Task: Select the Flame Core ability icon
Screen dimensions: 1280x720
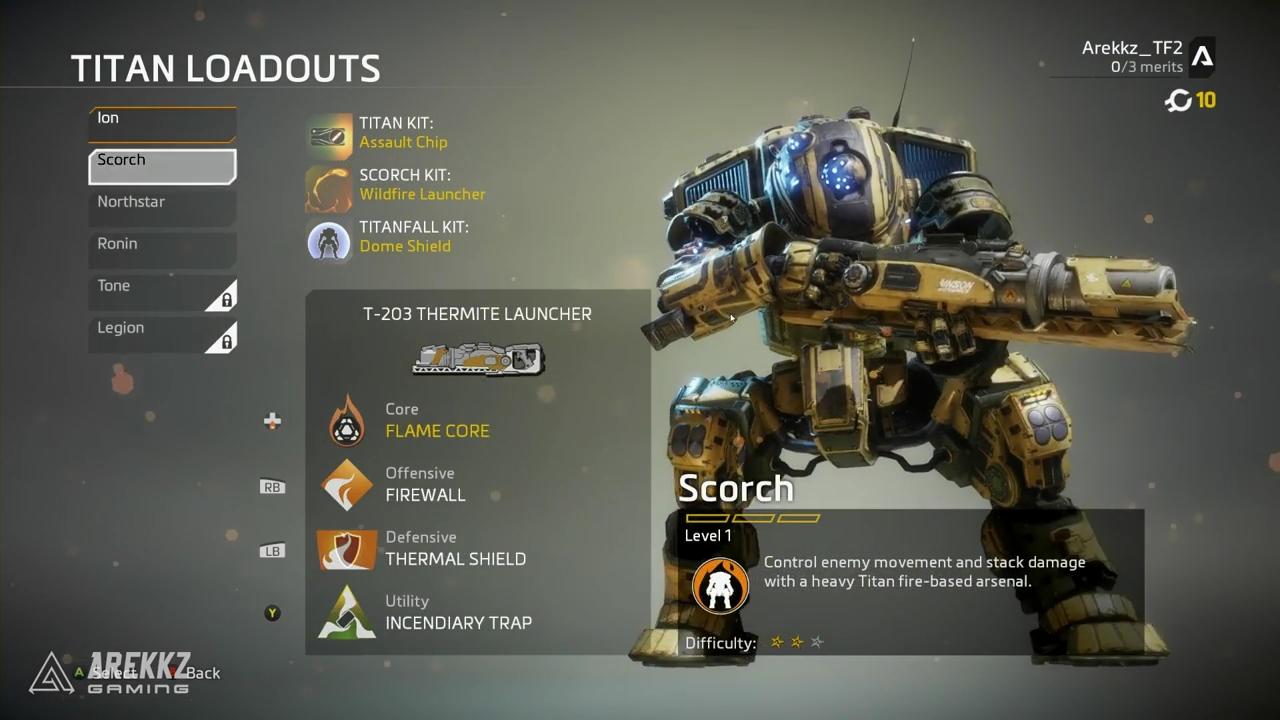Action: click(346, 420)
